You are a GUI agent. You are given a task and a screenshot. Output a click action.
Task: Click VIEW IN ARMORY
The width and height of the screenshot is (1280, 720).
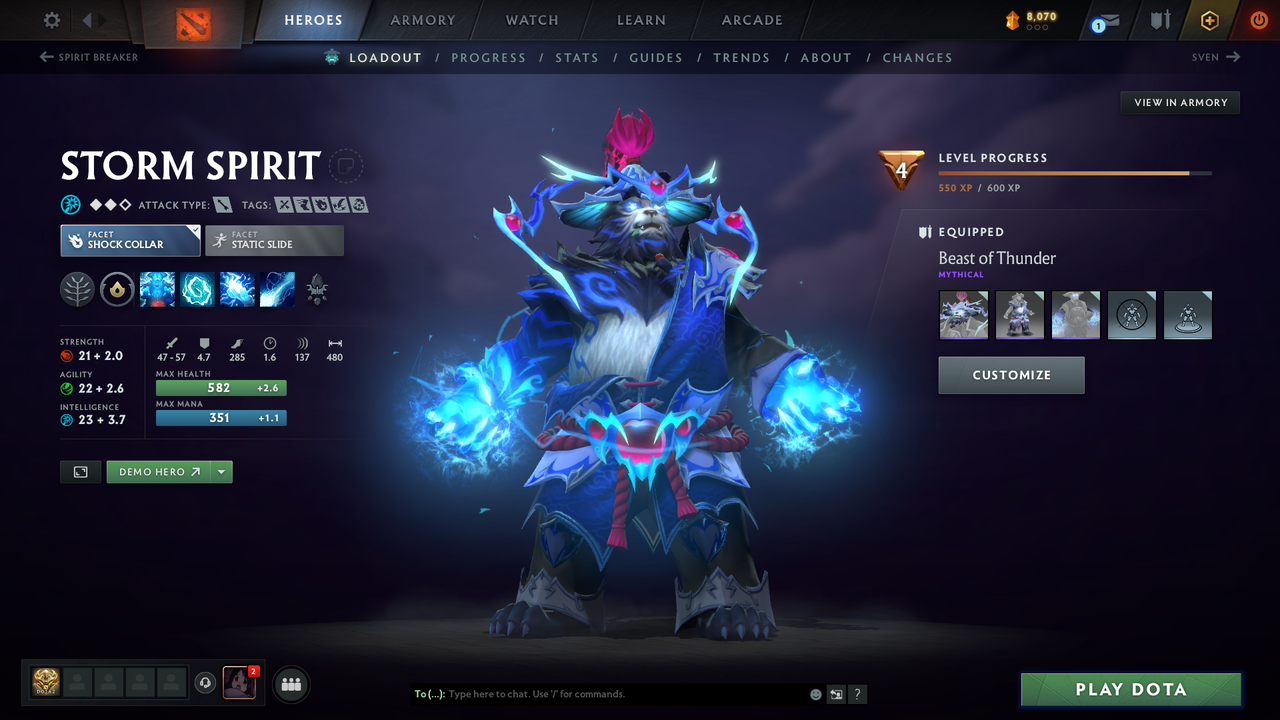[1179, 102]
